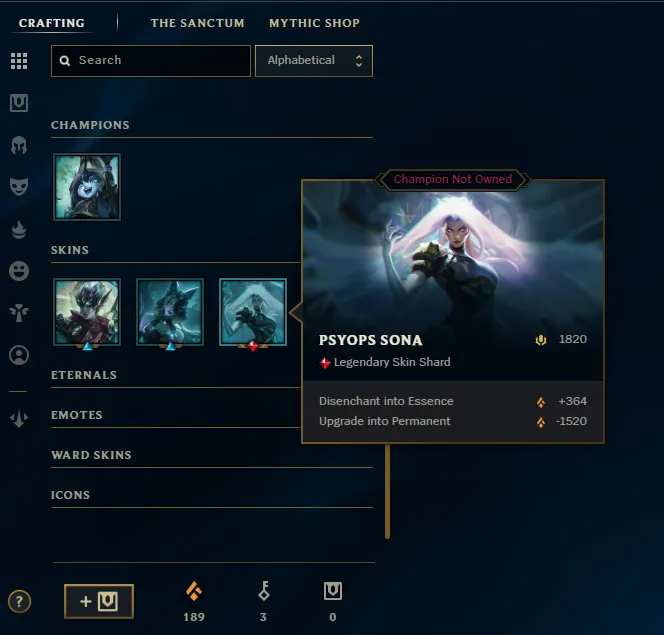Image resolution: width=664 pixels, height=635 pixels.
Task: Show all loot with the grid icon
Action: (19, 61)
